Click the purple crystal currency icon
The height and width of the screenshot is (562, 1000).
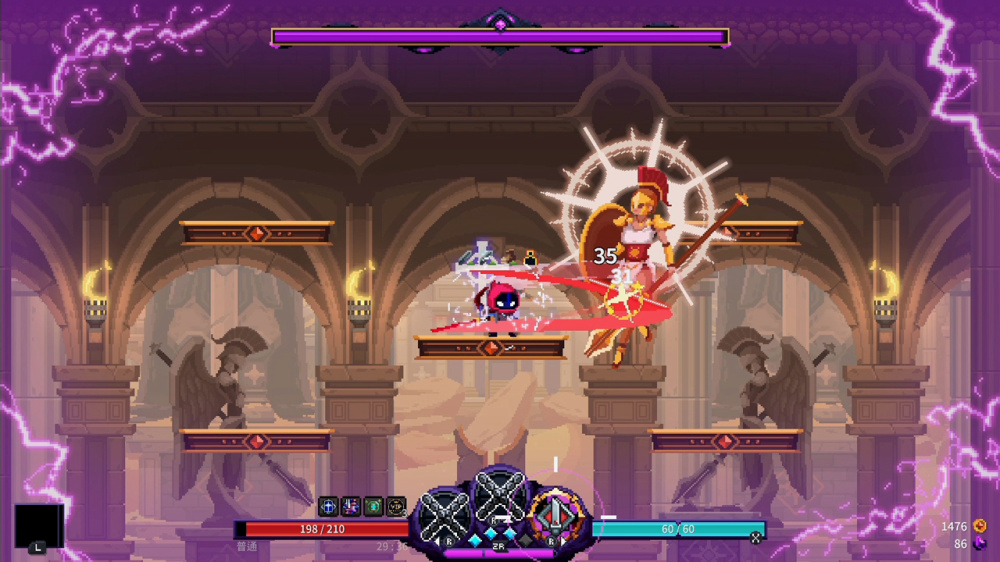[979, 544]
